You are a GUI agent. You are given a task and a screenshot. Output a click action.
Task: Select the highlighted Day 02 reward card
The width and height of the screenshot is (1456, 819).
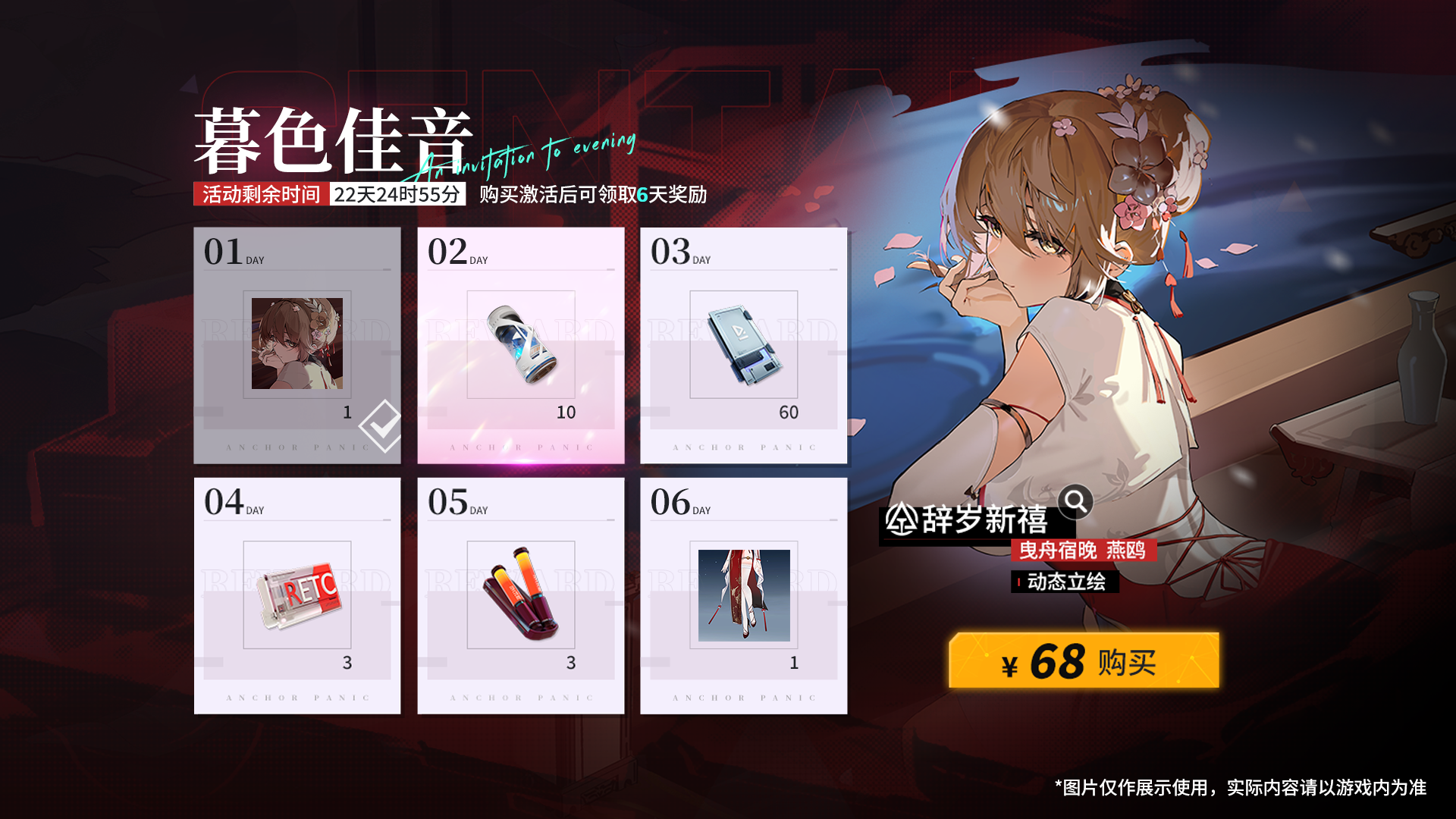tap(519, 344)
